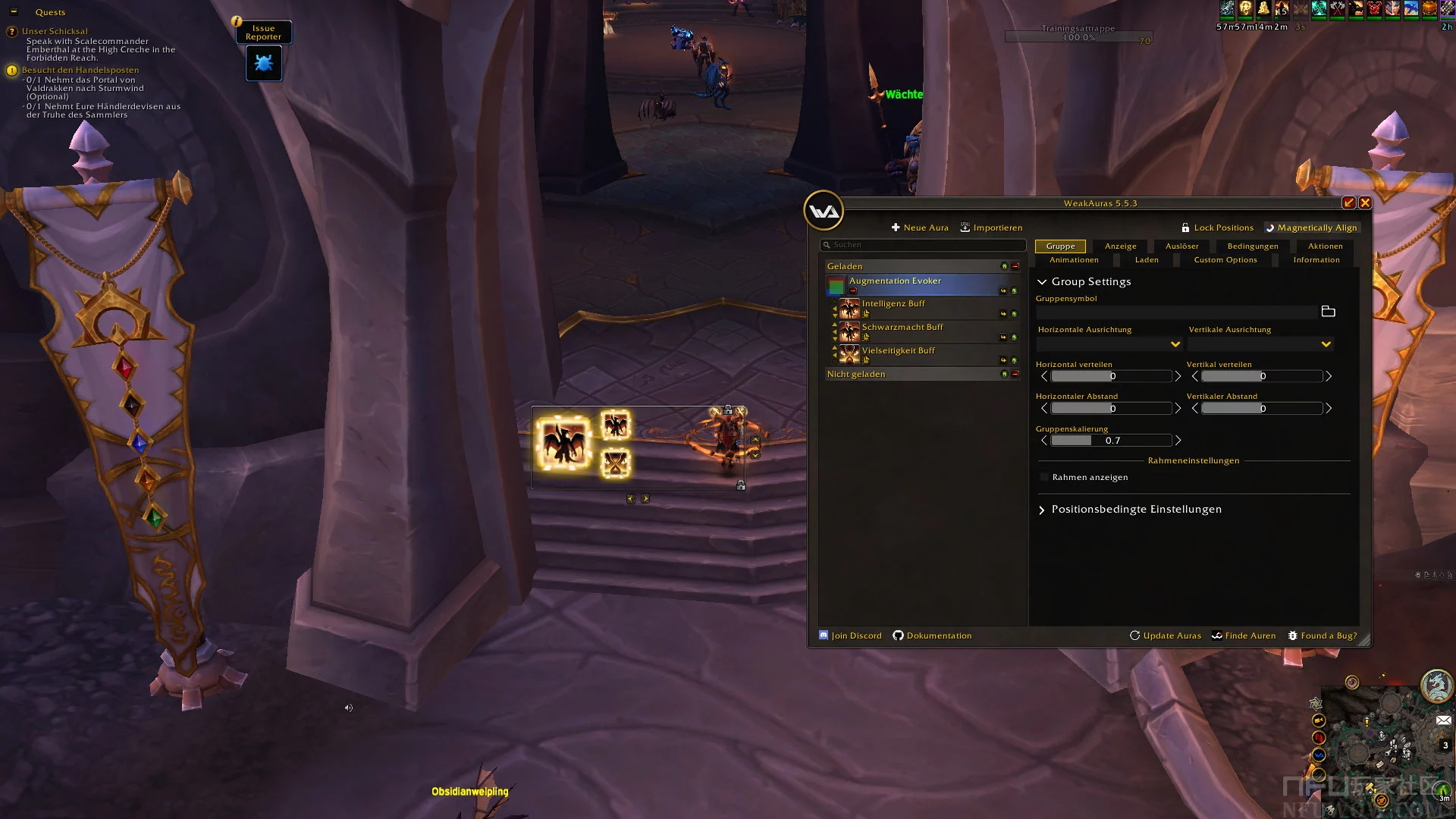Open the Horizontale Ausrichtung dropdown
Screen dimensions: 1456x819
click(x=1109, y=344)
